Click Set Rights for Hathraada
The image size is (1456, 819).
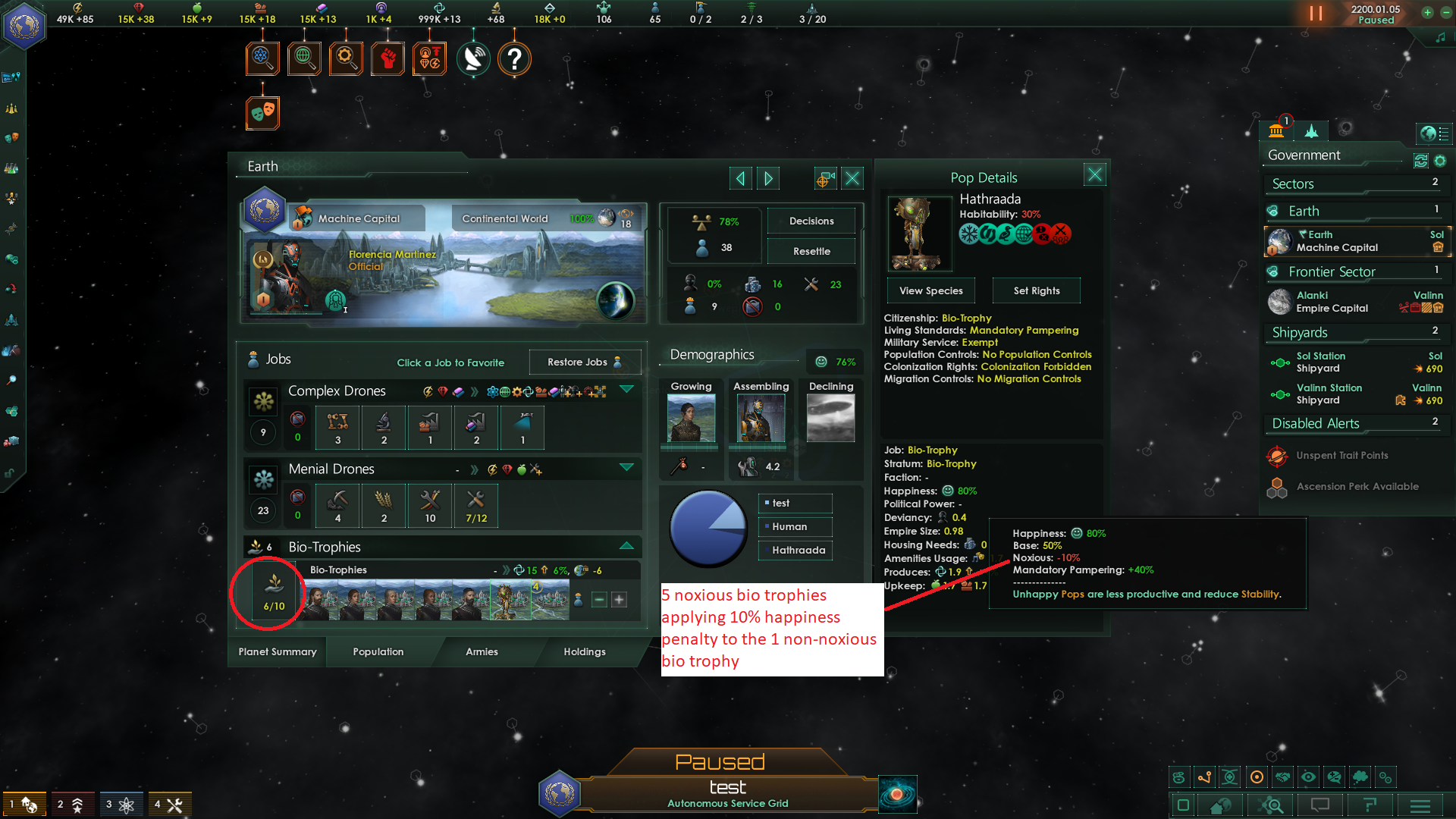click(x=1036, y=290)
